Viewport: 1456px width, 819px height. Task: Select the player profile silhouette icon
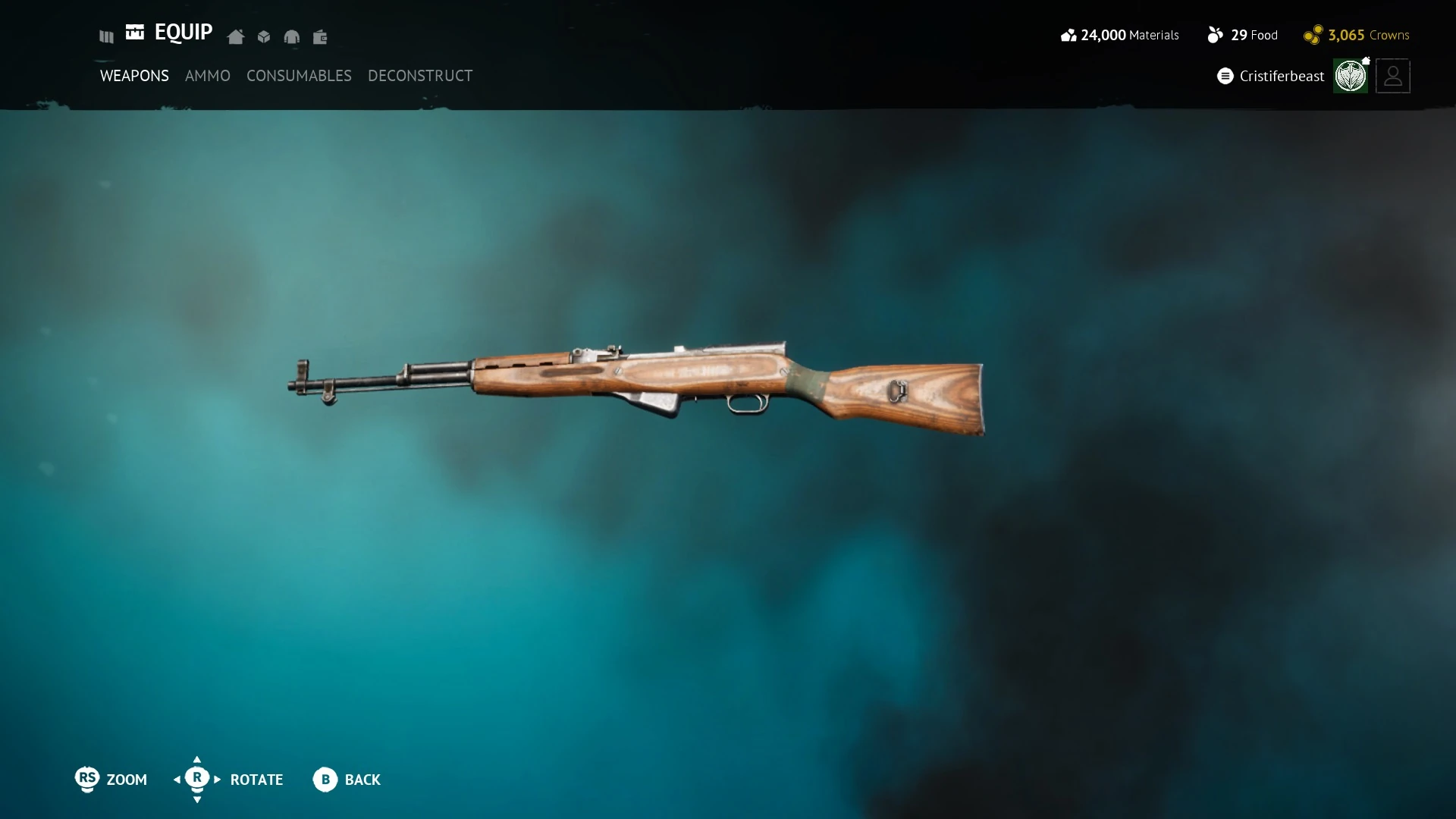1393,76
